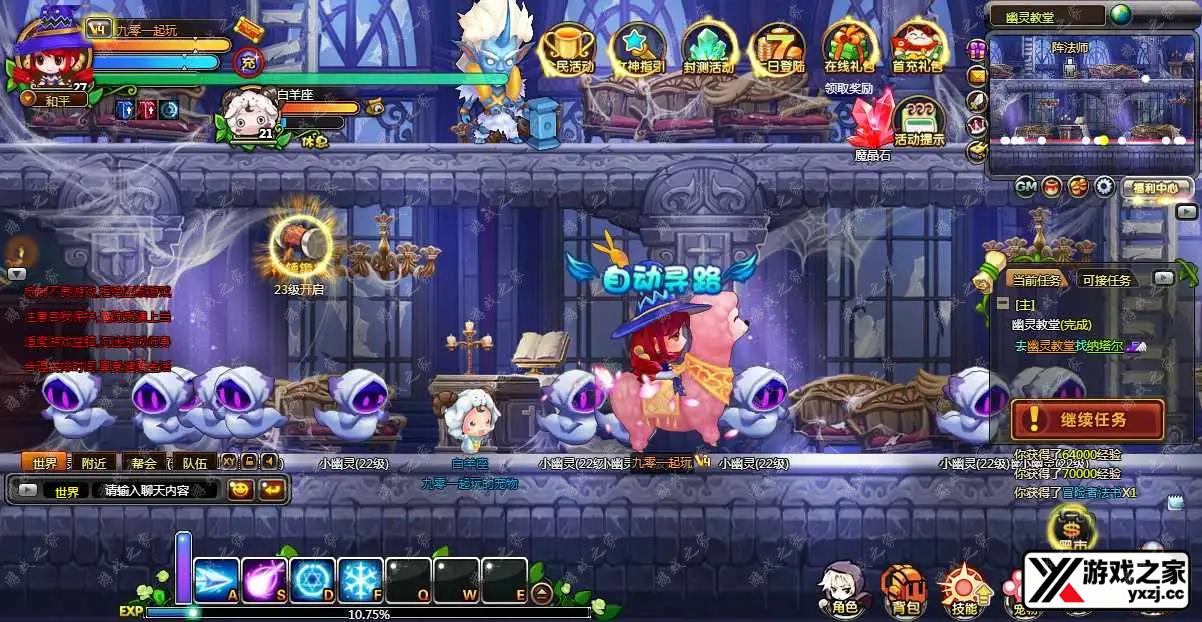Open the 福利中心 welfare center

[1155, 187]
